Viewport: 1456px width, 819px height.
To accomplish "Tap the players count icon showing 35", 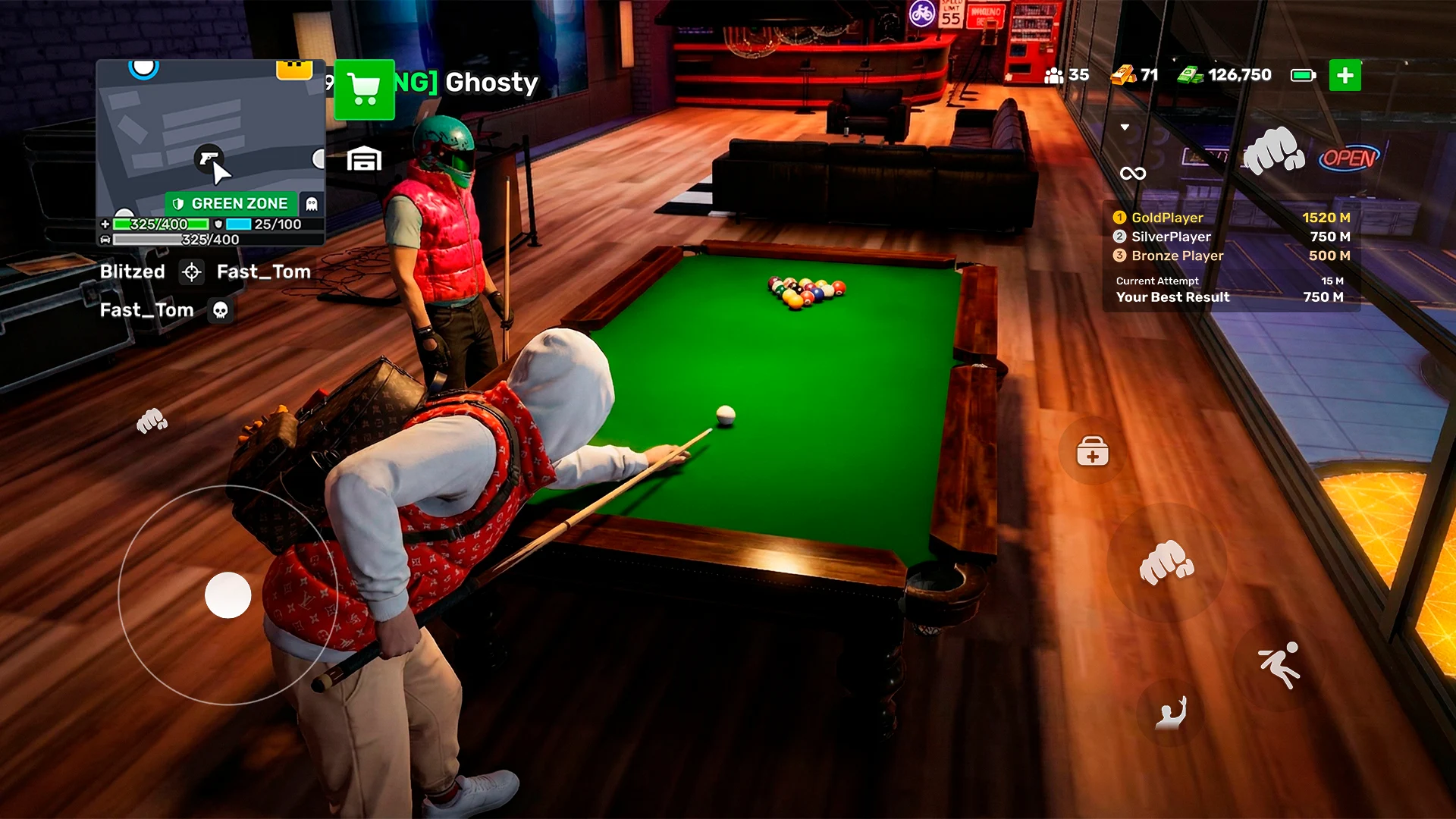I will click(x=1055, y=75).
